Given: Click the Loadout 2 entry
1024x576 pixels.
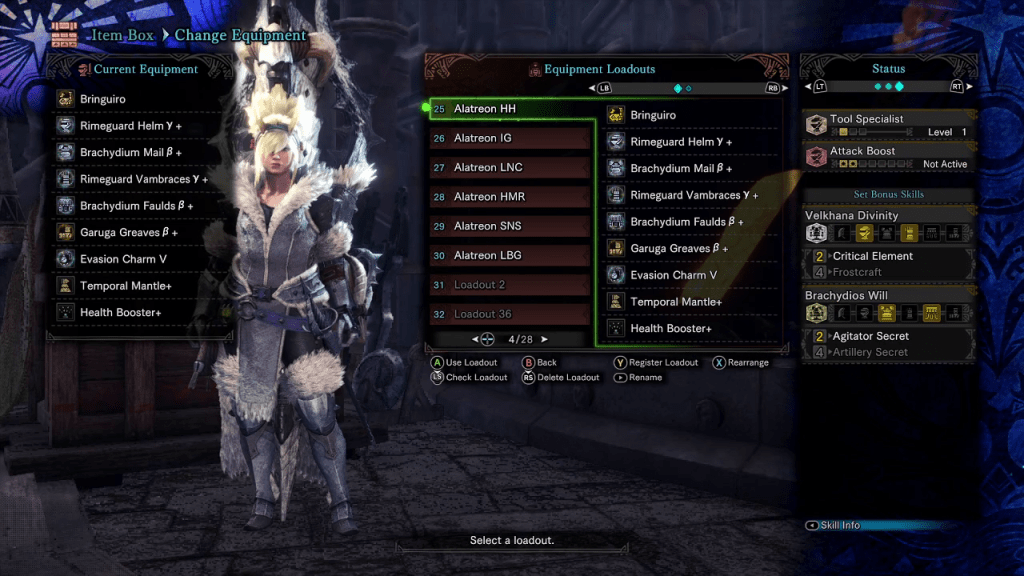Looking at the screenshot, I should 510,285.
